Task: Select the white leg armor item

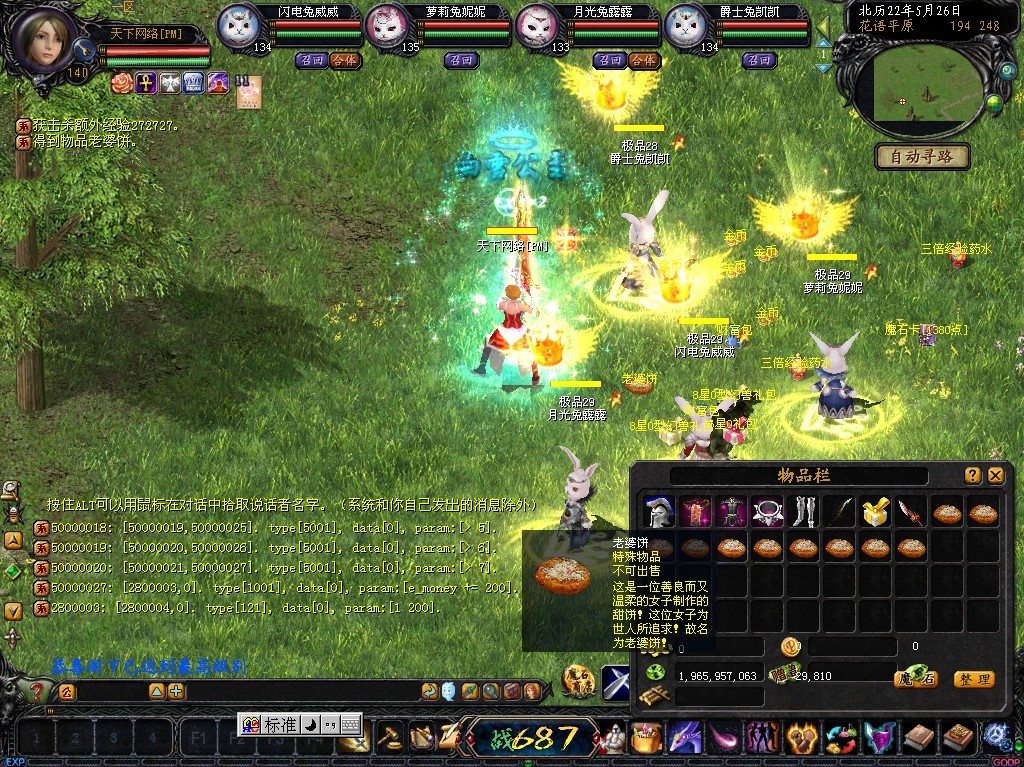Action: [x=804, y=513]
